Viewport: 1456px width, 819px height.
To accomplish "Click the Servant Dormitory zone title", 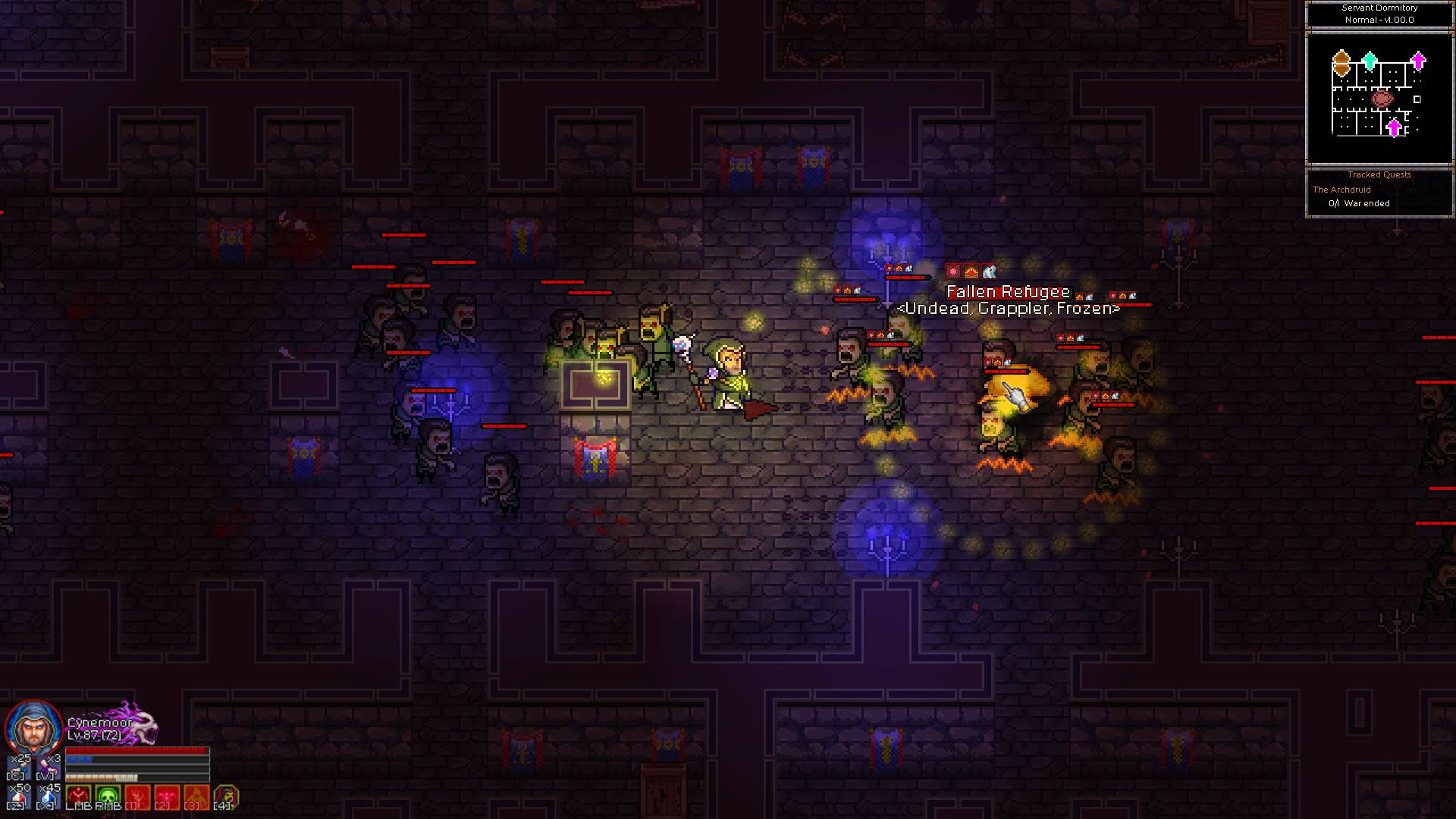I will click(1379, 8).
